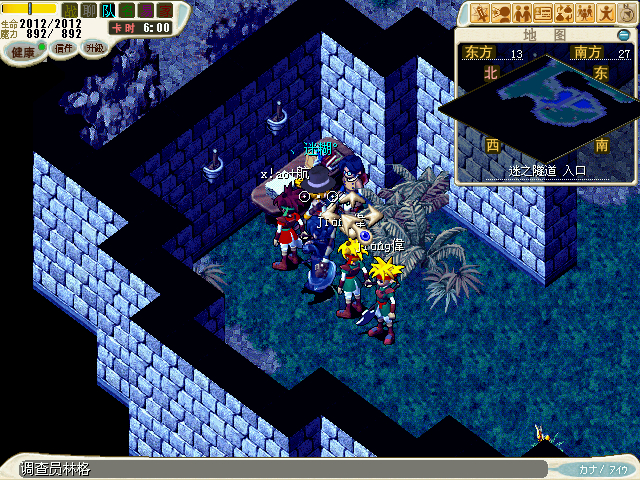Toggle the 易 trade switch
Viewport: 640px width, 480px height.
click(146, 10)
